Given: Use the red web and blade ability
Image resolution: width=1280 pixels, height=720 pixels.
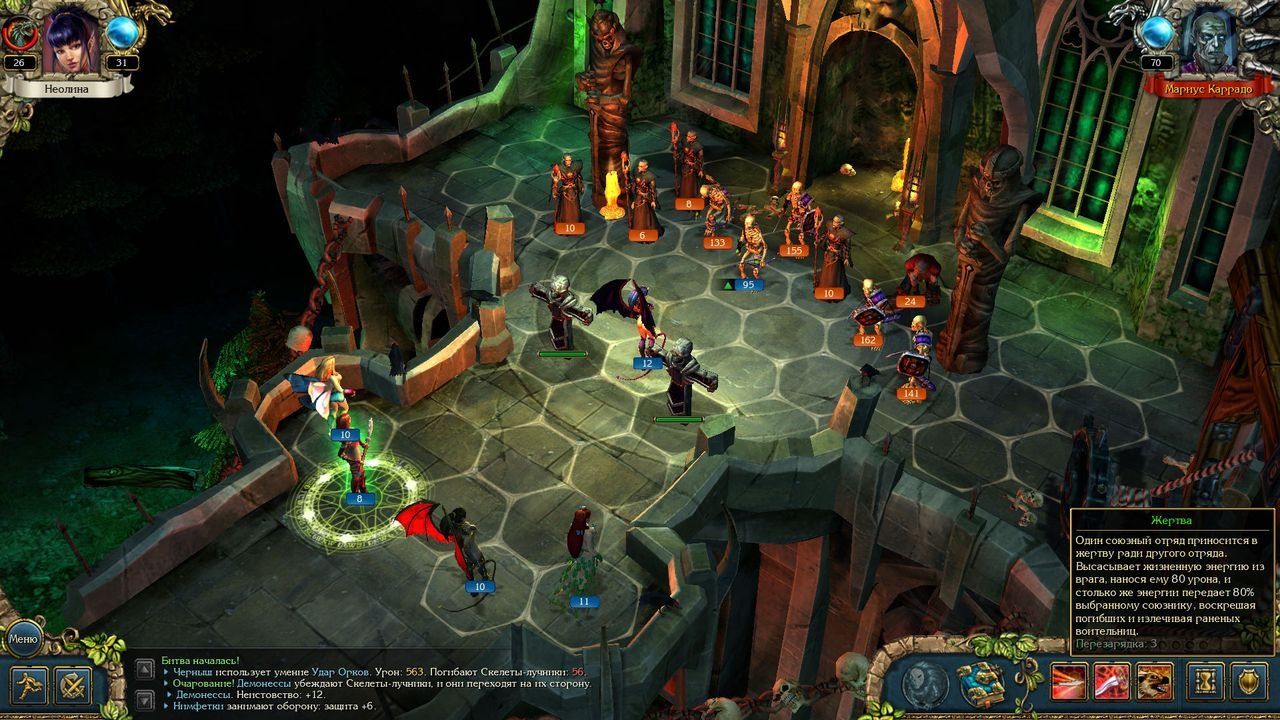Looking at the screenshot, I should tap(1111, 683).
